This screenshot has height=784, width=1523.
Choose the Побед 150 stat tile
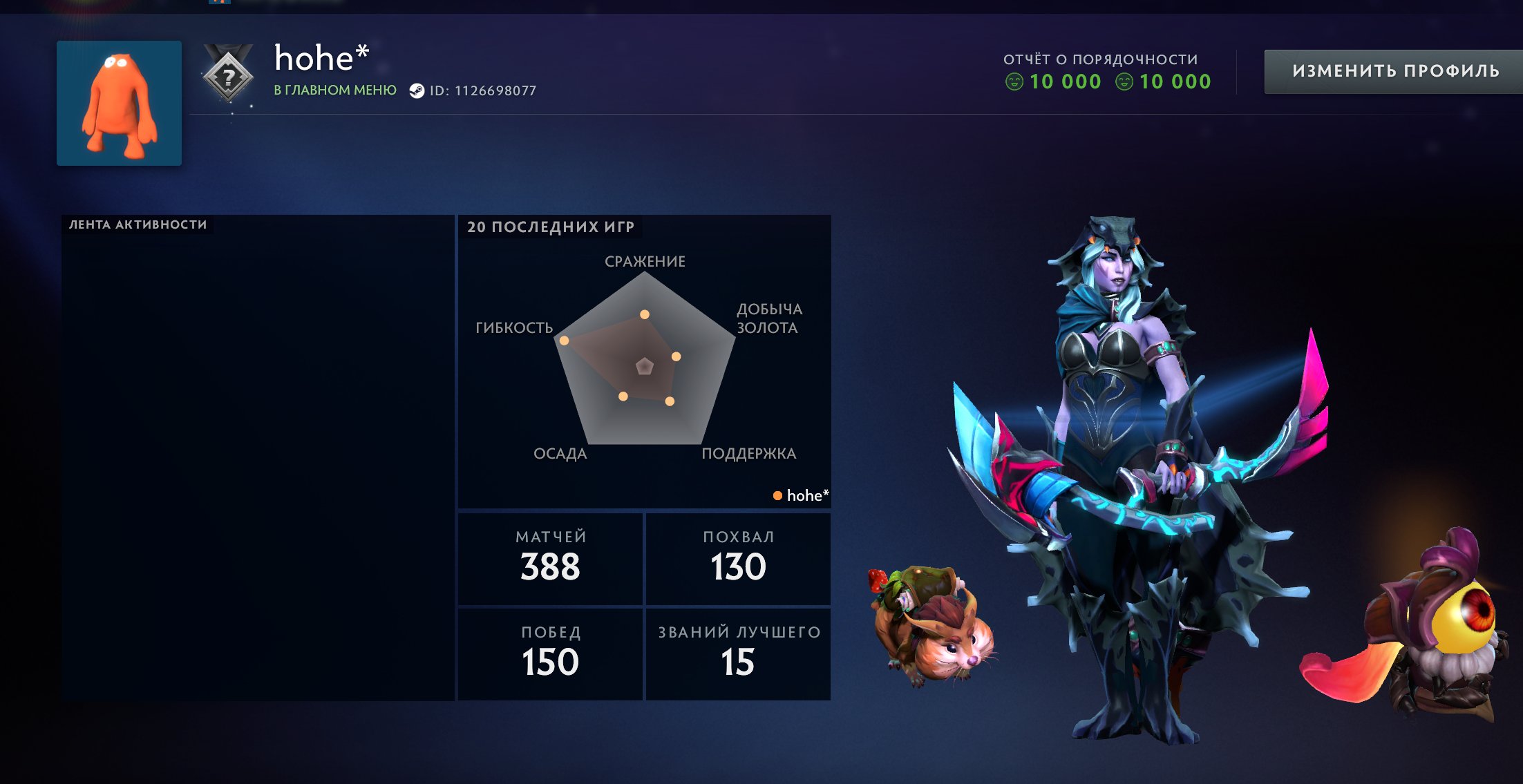(x=550, y=653)
